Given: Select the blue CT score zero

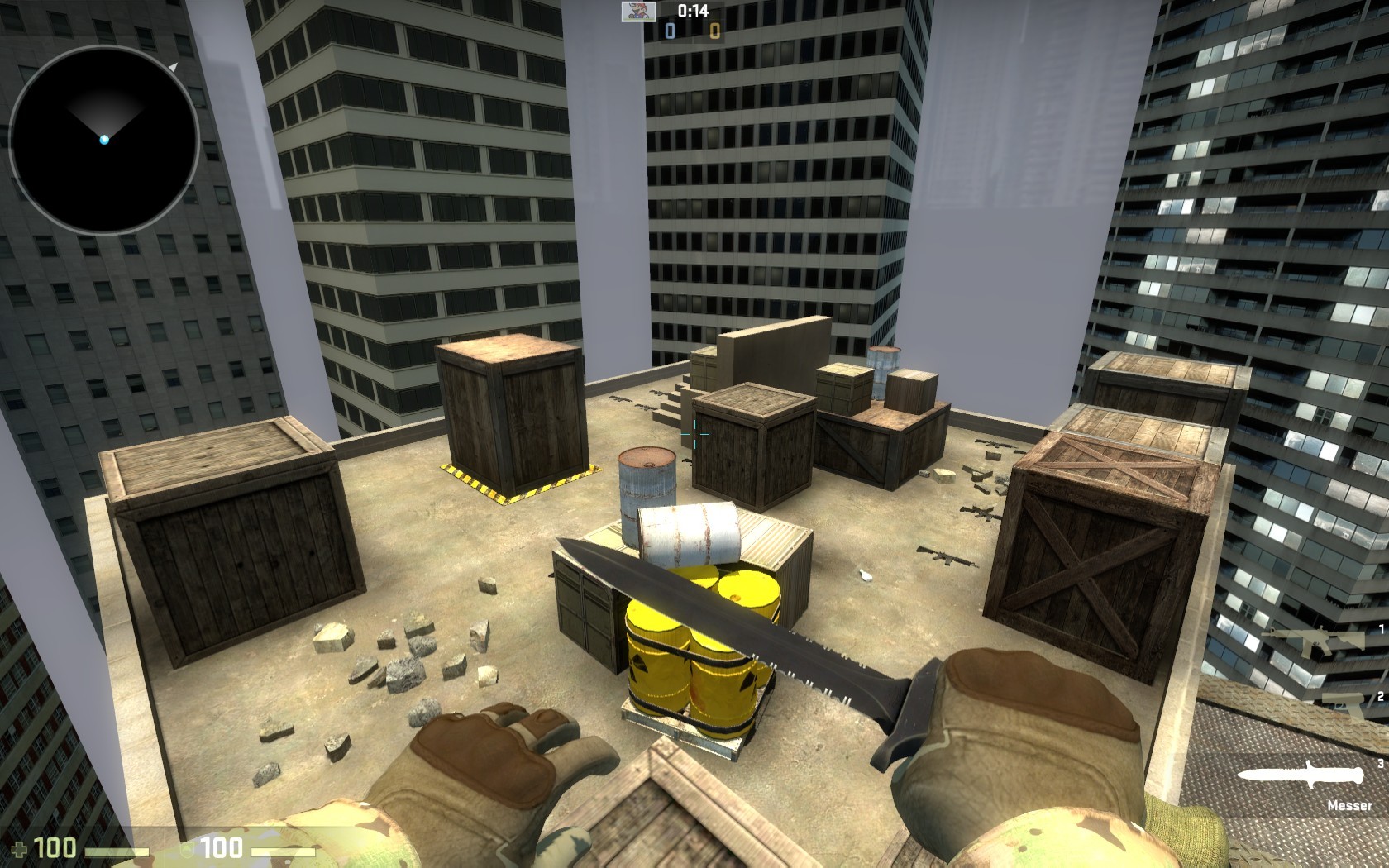Looking at the screenshot, I should pos(671,31).
